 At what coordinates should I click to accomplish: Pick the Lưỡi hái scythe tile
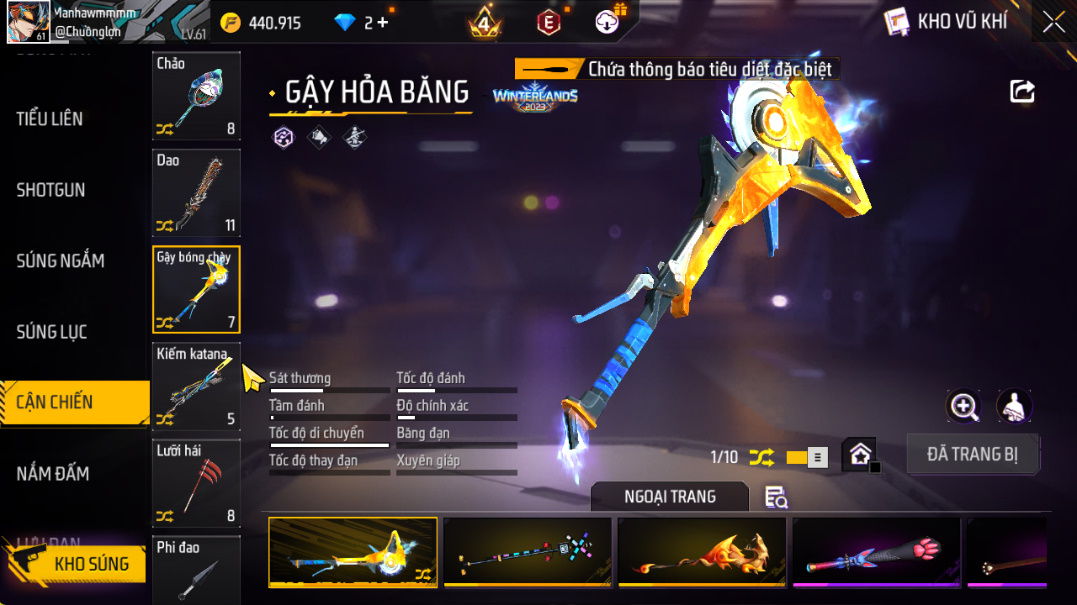click(x=196, y=483)
